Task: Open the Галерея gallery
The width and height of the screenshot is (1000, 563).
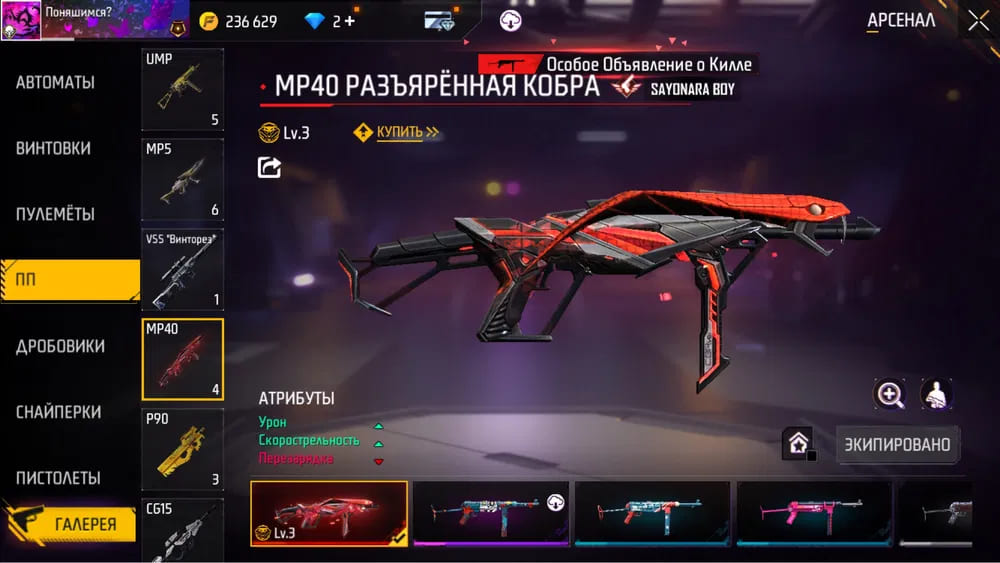Action: click(x=70, y=524)
